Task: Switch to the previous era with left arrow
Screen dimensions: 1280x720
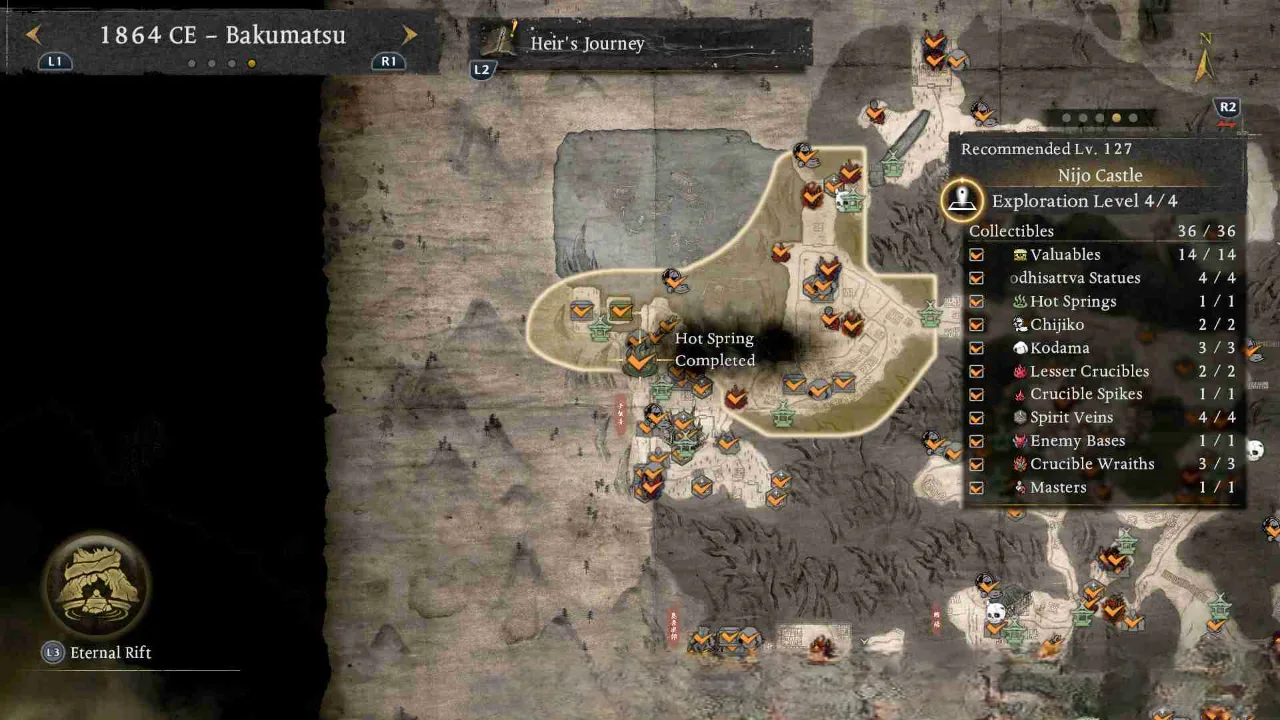Action: (x=33, y=35)
